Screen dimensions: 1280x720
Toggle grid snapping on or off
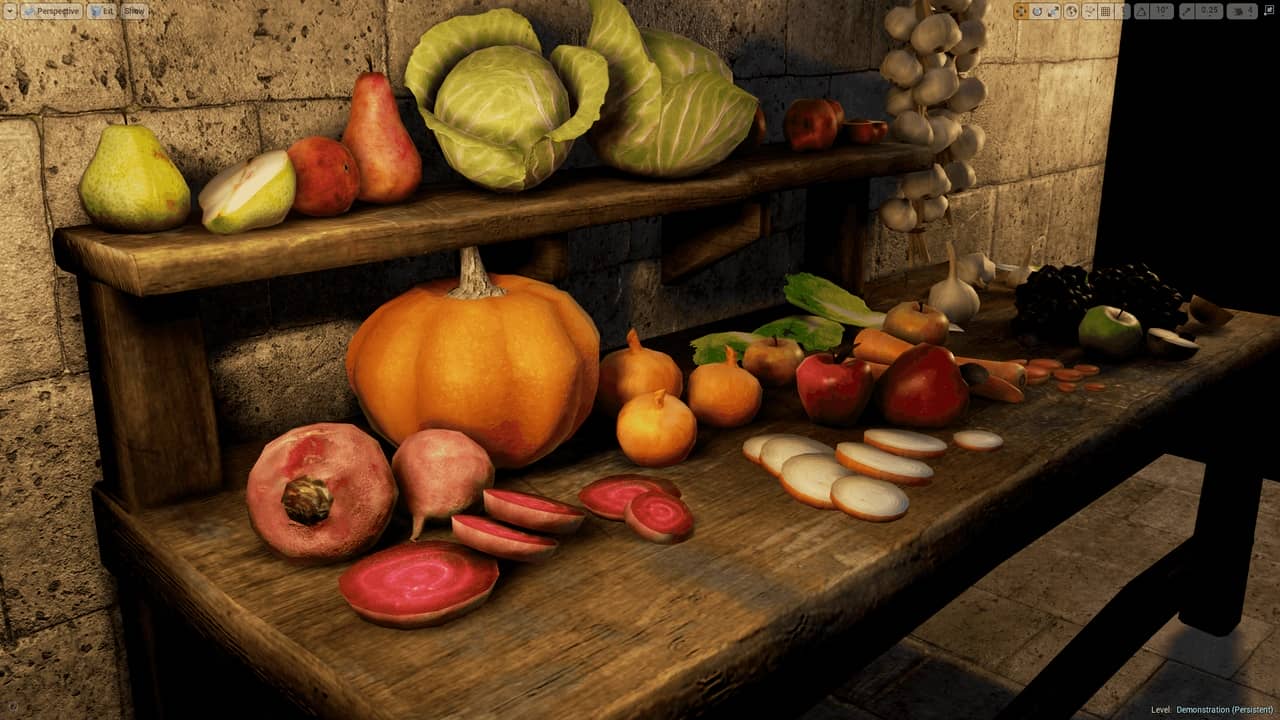1105,10
